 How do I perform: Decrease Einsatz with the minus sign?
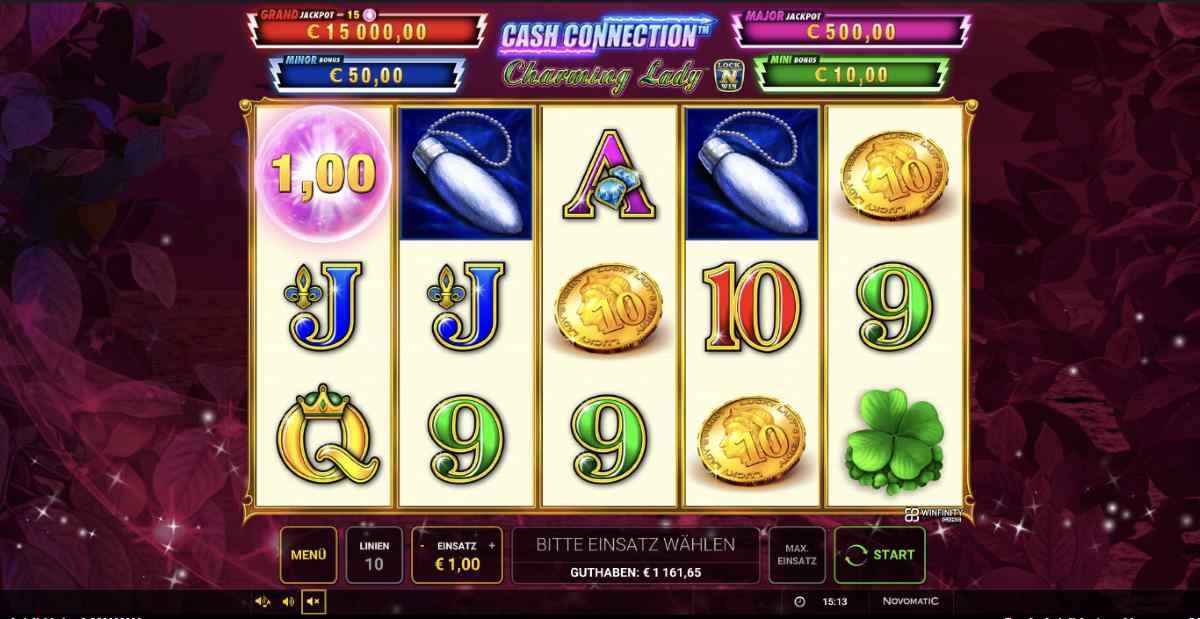coord(423,546)
